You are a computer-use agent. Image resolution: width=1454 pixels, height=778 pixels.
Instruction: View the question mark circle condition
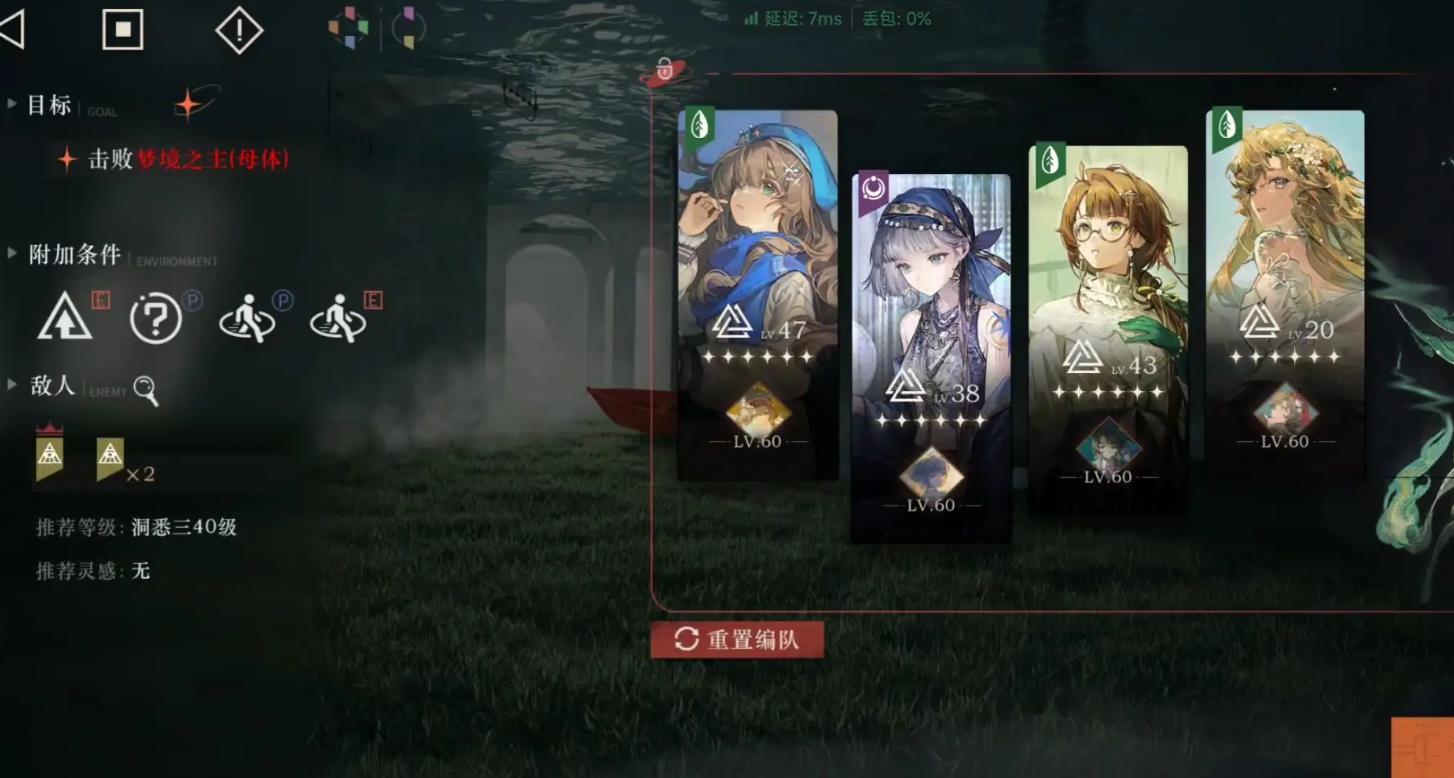[x=156, y=320]
